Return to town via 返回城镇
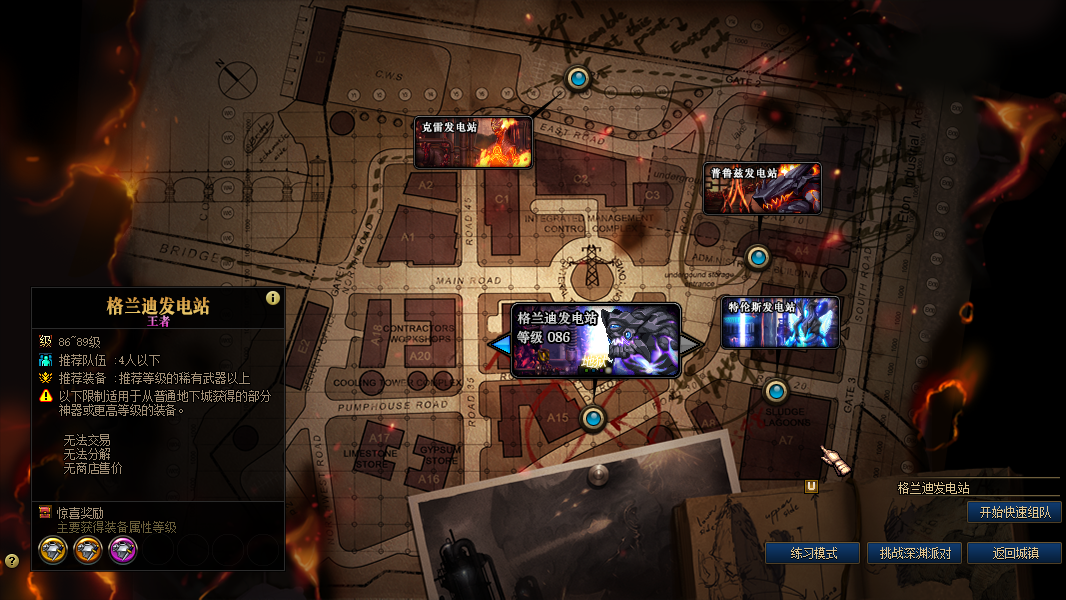The width and height of the screenshot is (1066, 600). [x=1014, y=553]
